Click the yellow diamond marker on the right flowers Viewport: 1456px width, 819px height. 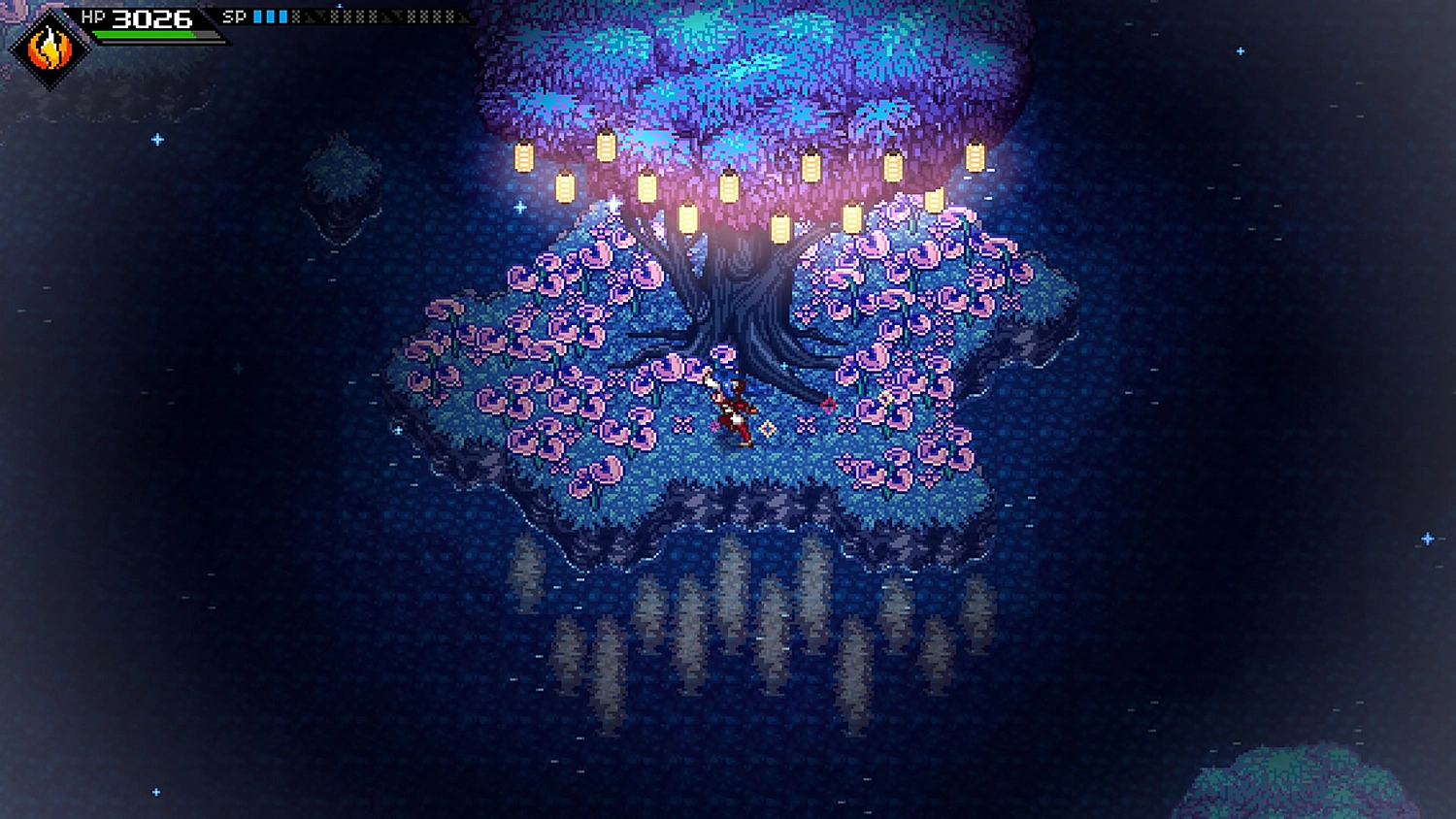tap(885, 398)
